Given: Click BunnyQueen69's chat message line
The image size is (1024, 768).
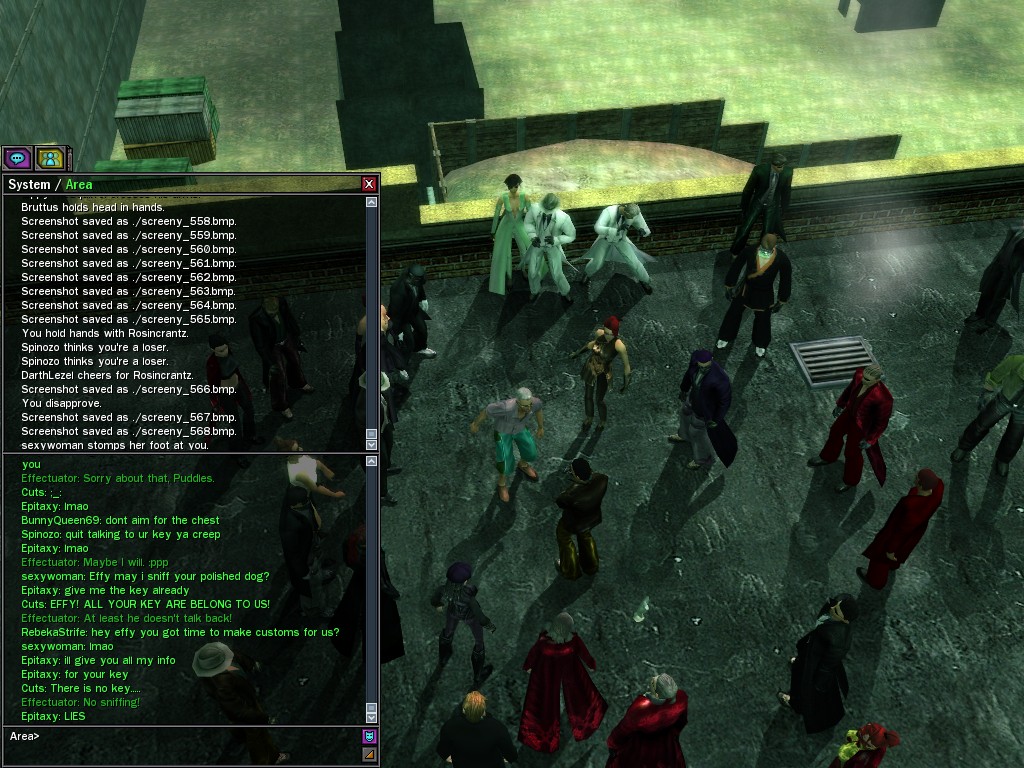Looking at the screenshot, I should 120,520.
